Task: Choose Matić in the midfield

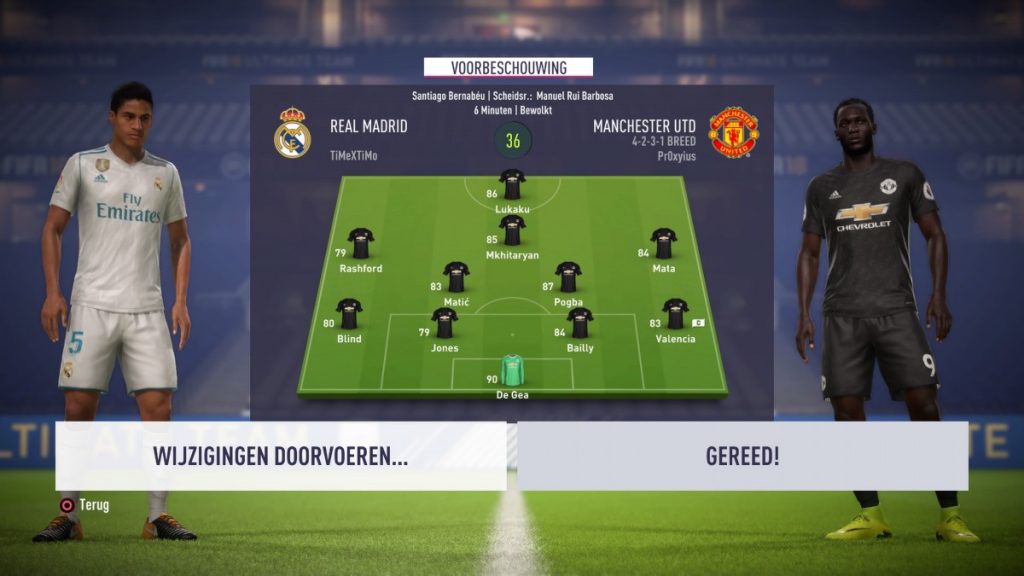Action: [x=456, y=277]
